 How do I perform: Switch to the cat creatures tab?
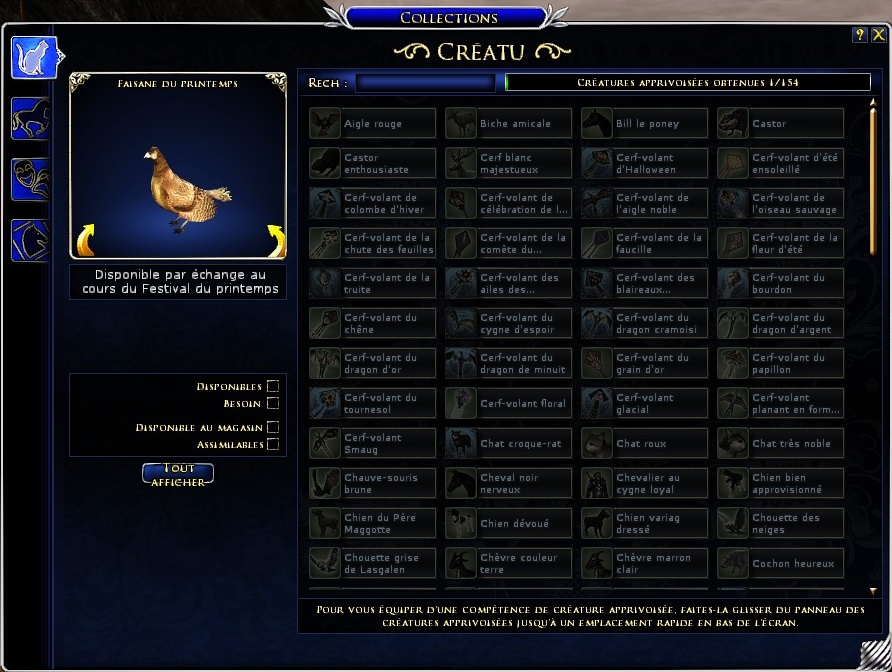[x=30, y=56]
